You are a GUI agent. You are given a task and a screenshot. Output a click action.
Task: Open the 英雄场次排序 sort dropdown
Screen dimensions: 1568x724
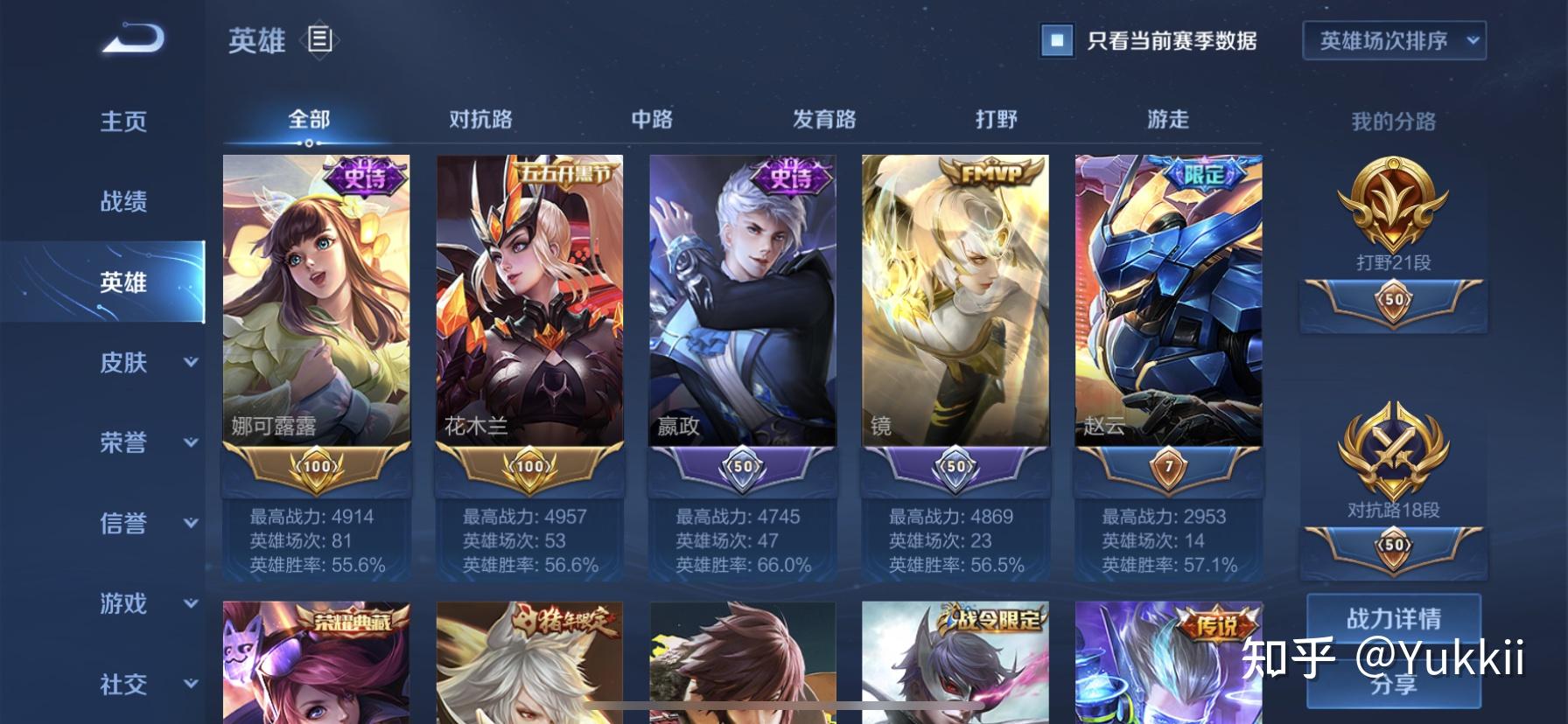click(1394, 40)
